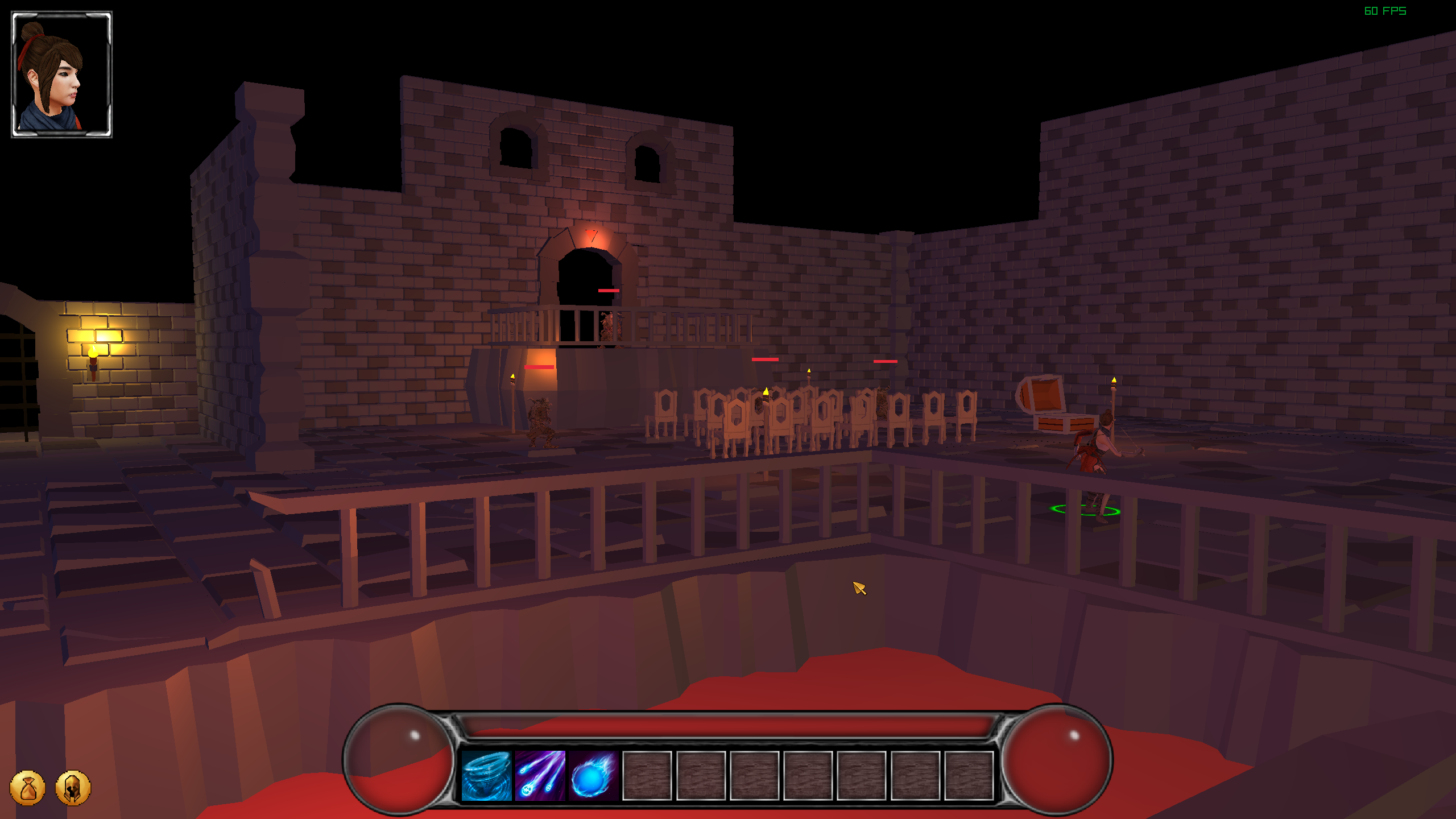Cast the purple falling meteors spell
The height and width of the screenshot is (819, 1456).
[539, 775]
